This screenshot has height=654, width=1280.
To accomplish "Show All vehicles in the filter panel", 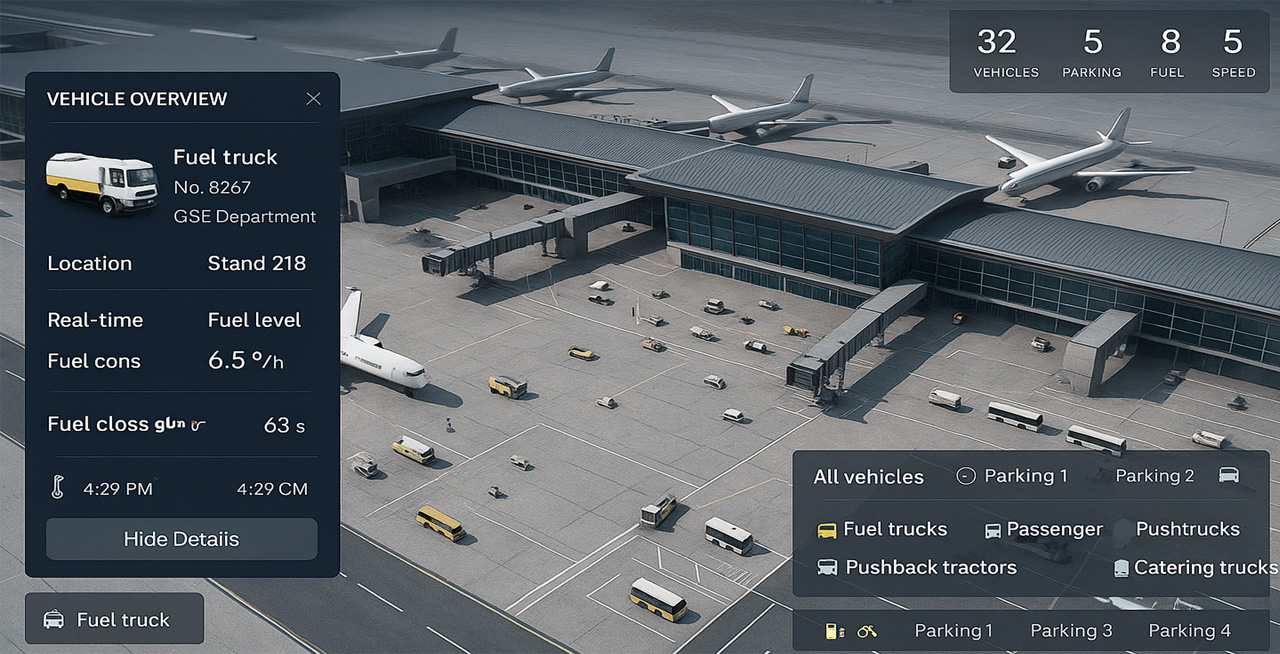I will (868, 477).
